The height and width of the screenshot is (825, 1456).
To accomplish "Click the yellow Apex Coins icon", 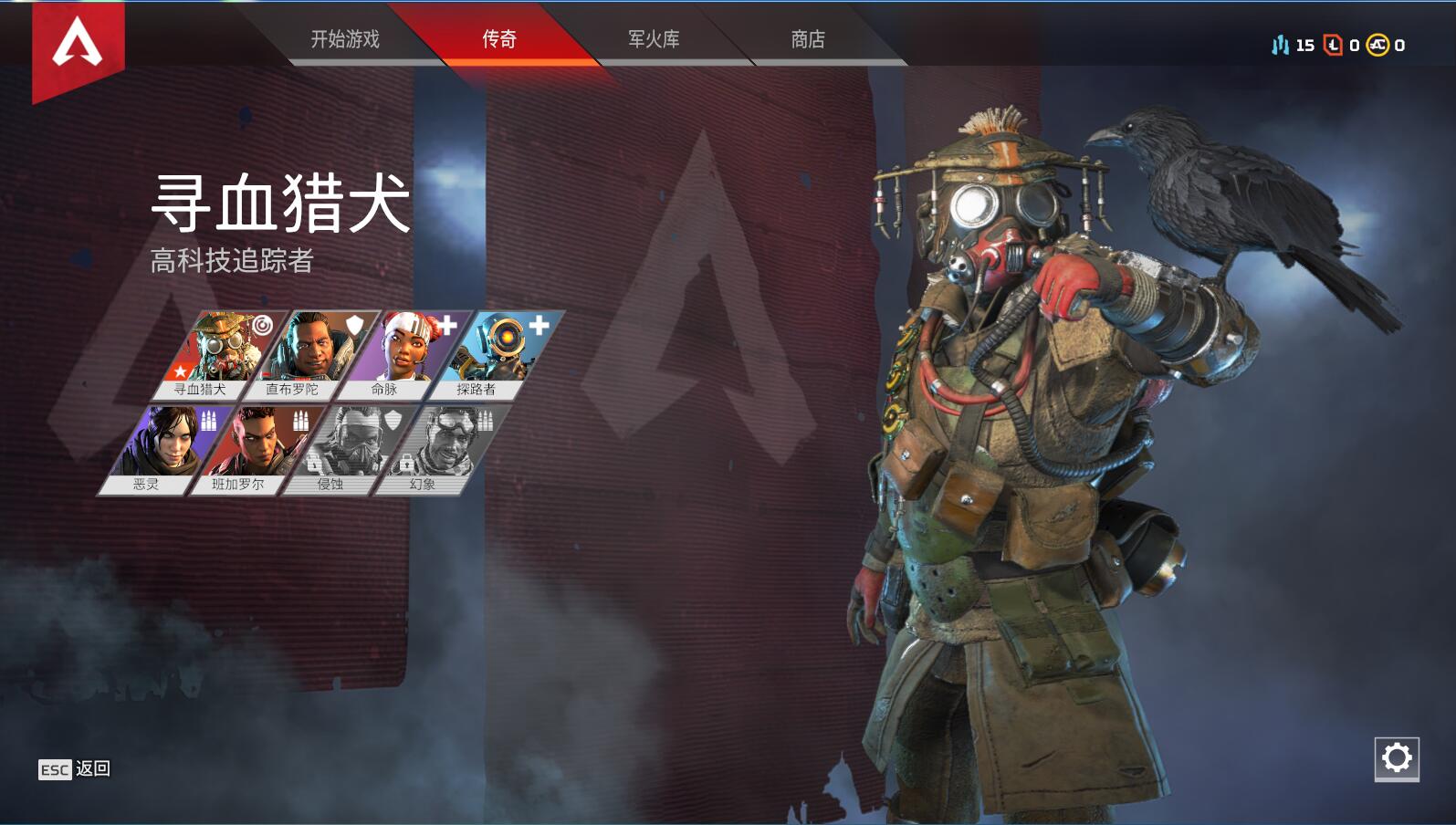I will coord(1377,42).
